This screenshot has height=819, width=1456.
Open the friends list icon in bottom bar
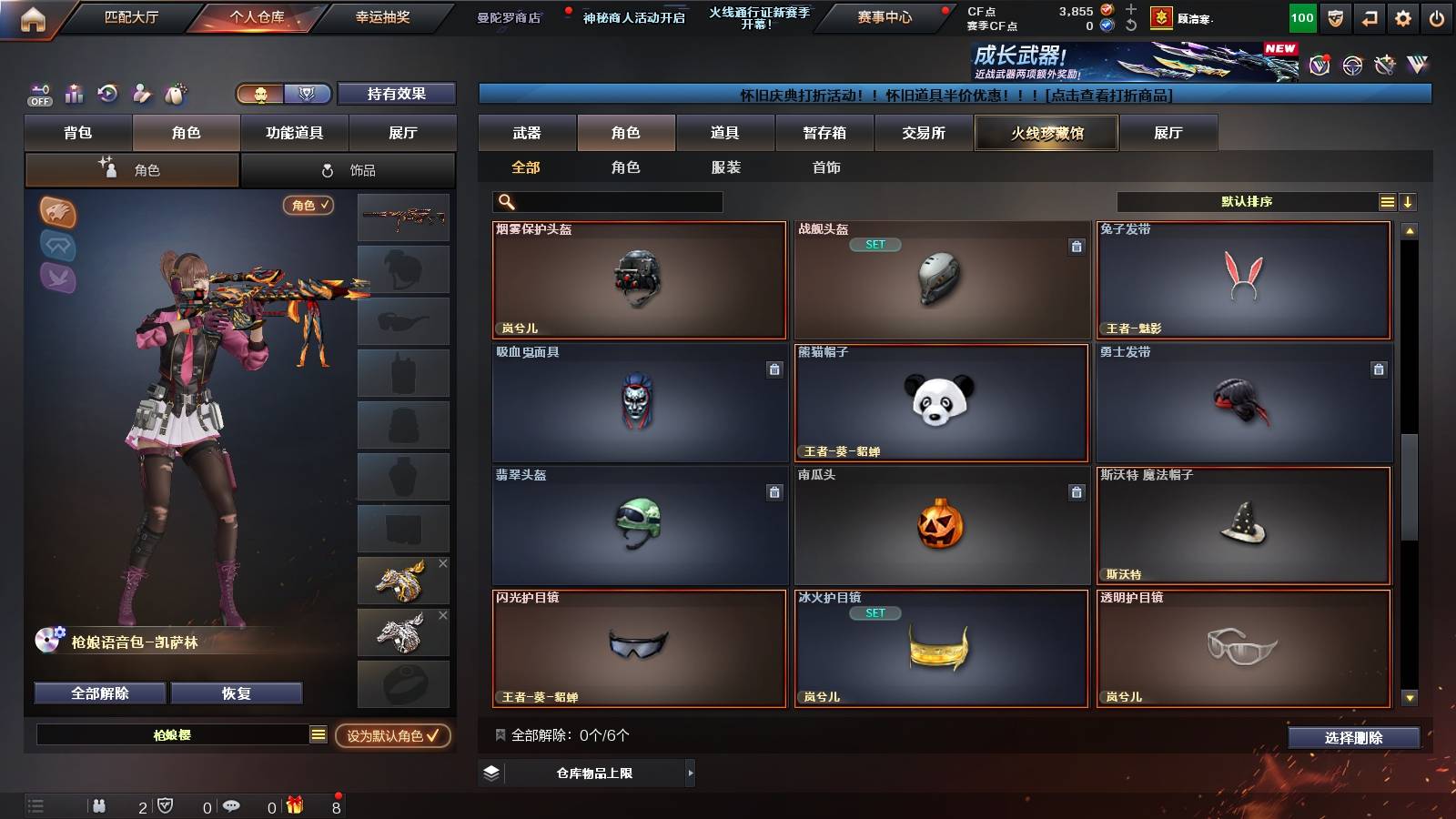[98, 804]
